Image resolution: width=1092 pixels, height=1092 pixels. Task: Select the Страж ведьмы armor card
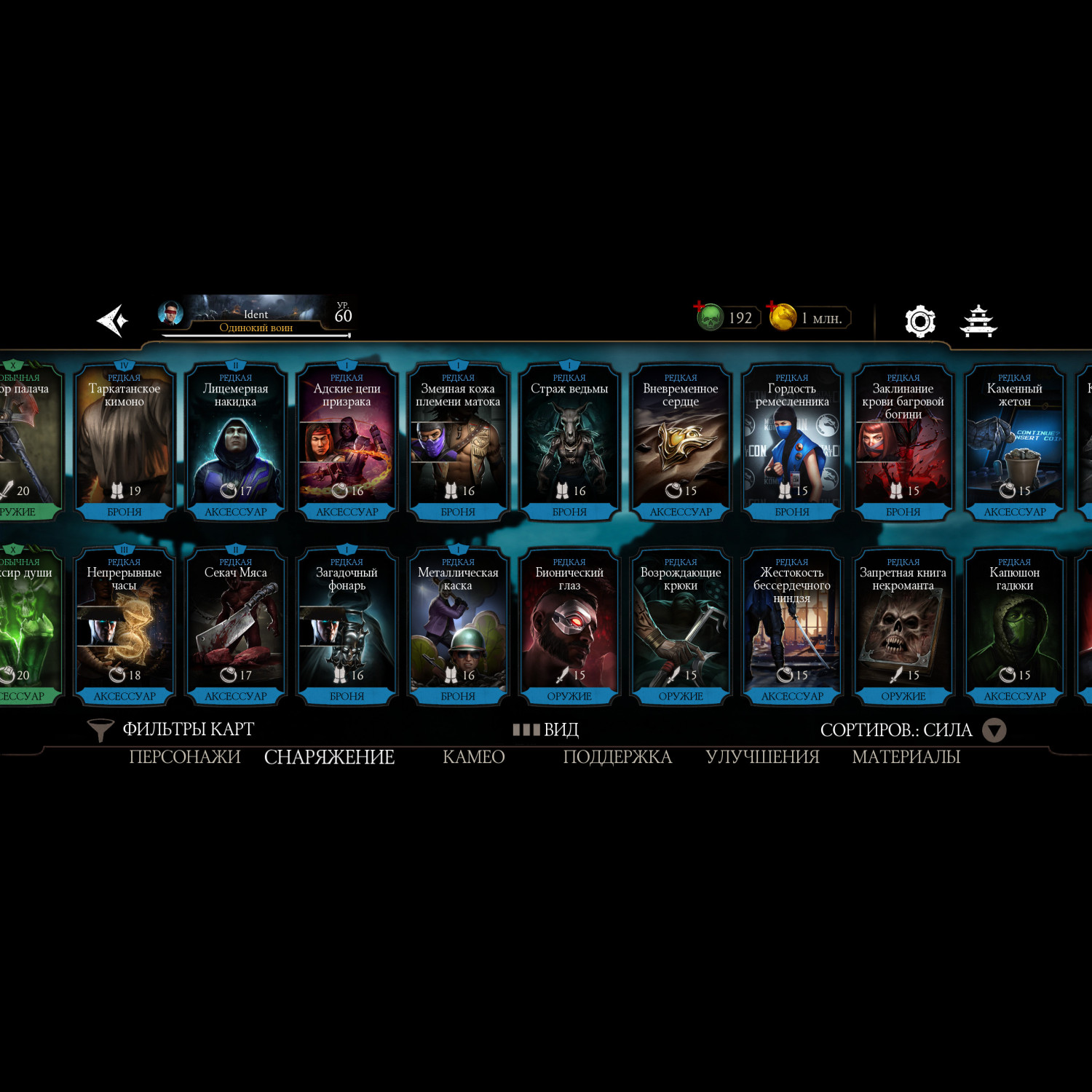click(569, 442)
